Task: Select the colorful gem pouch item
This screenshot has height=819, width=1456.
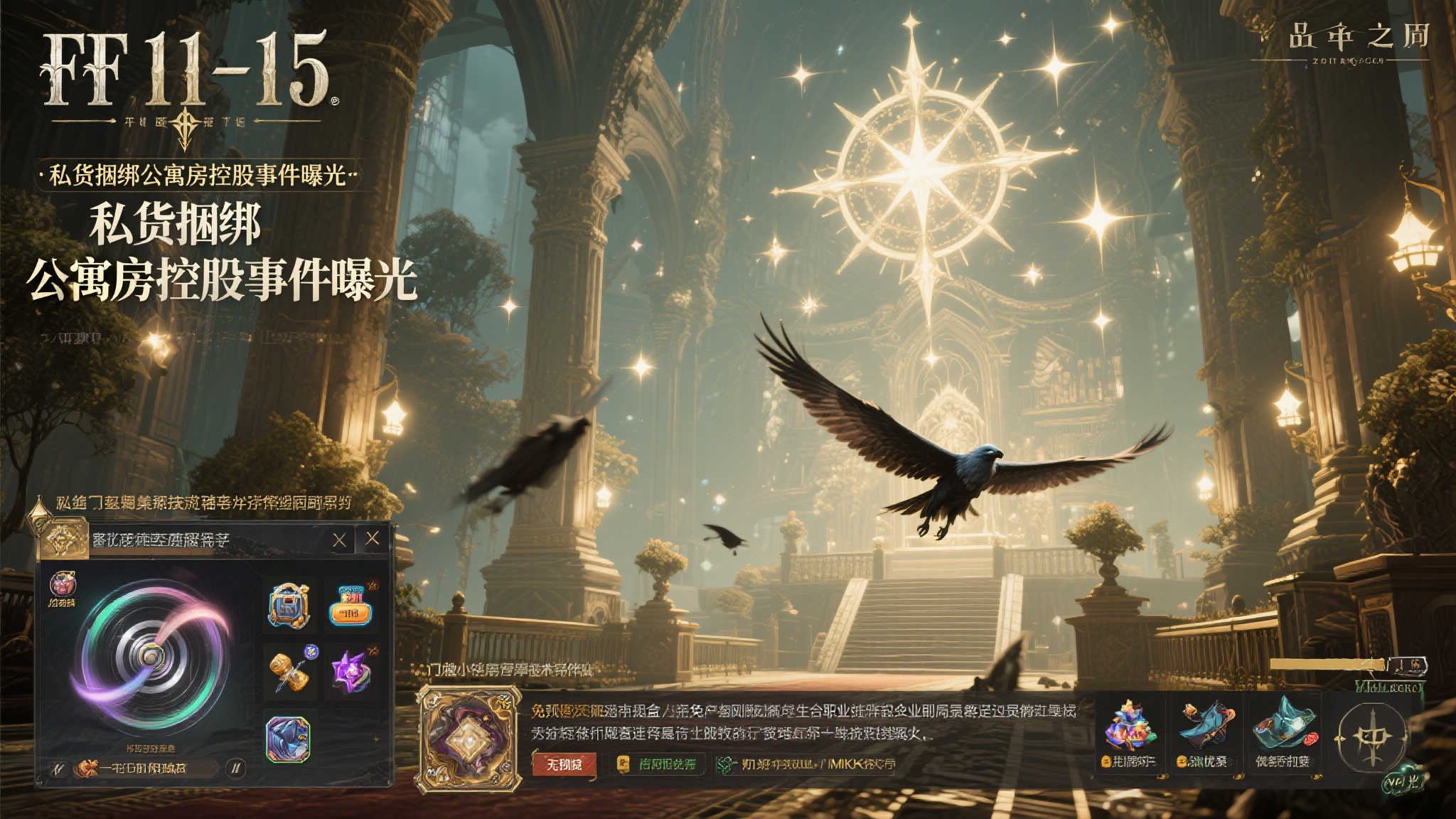Action: click(x=1130, y=727)
